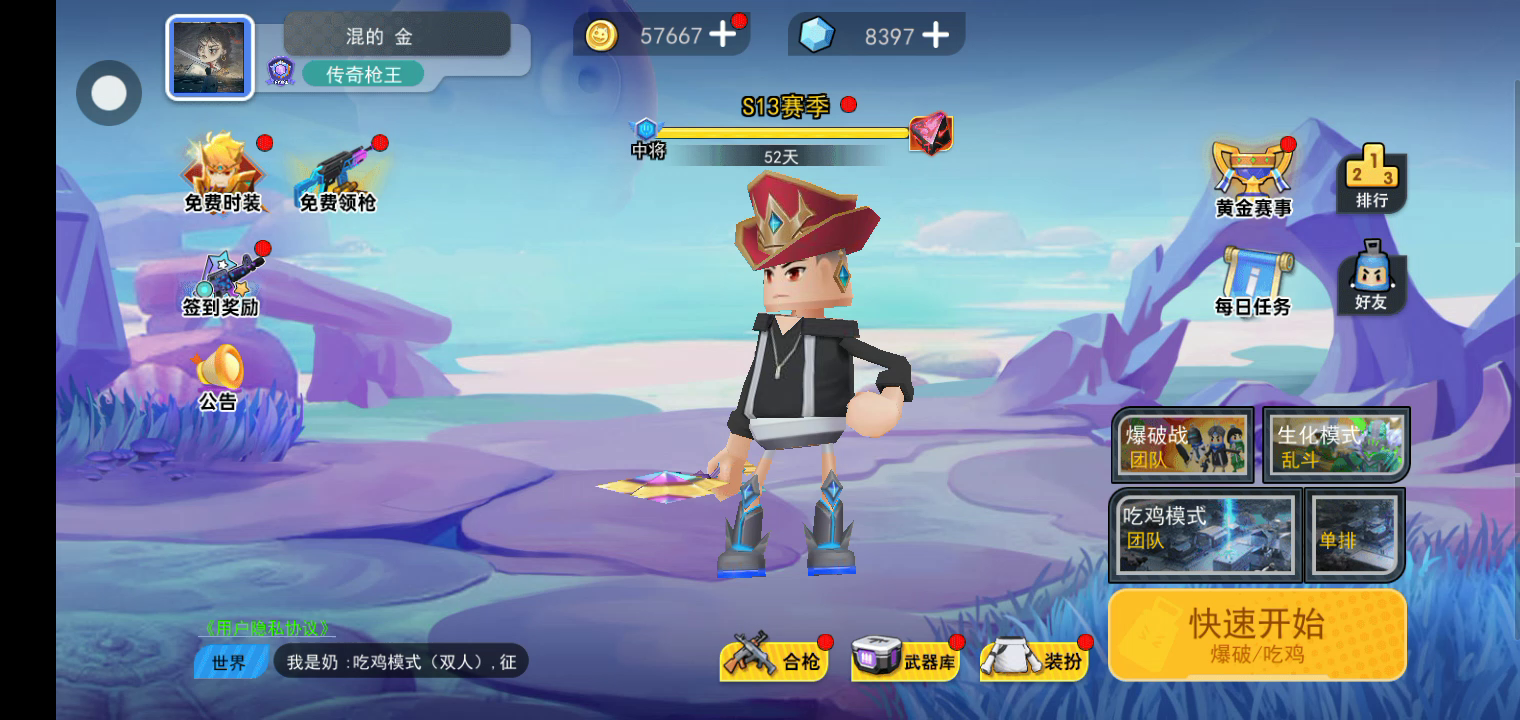Open 每日任务 daily missions
The height and width of the screenshot is (720, 1520).
click(x=1253, y=282)
